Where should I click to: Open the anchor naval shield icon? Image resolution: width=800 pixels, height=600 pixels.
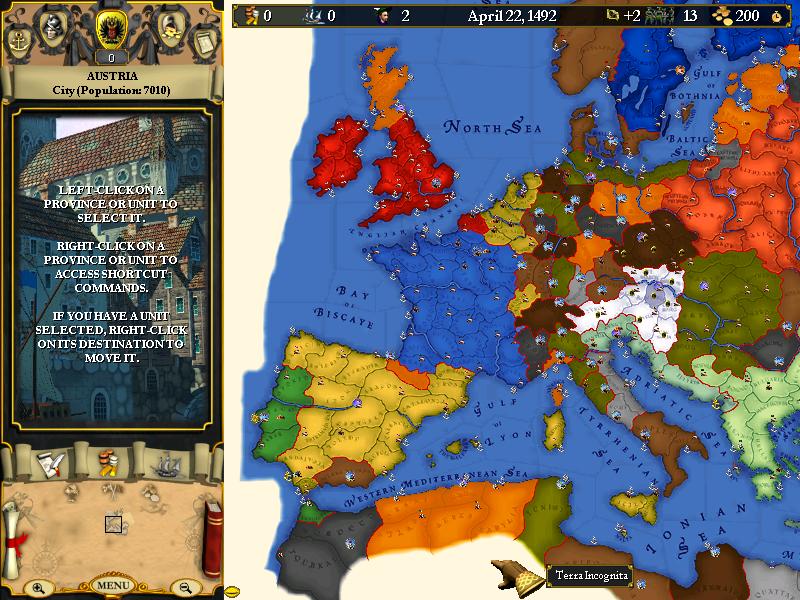(18, 42)
